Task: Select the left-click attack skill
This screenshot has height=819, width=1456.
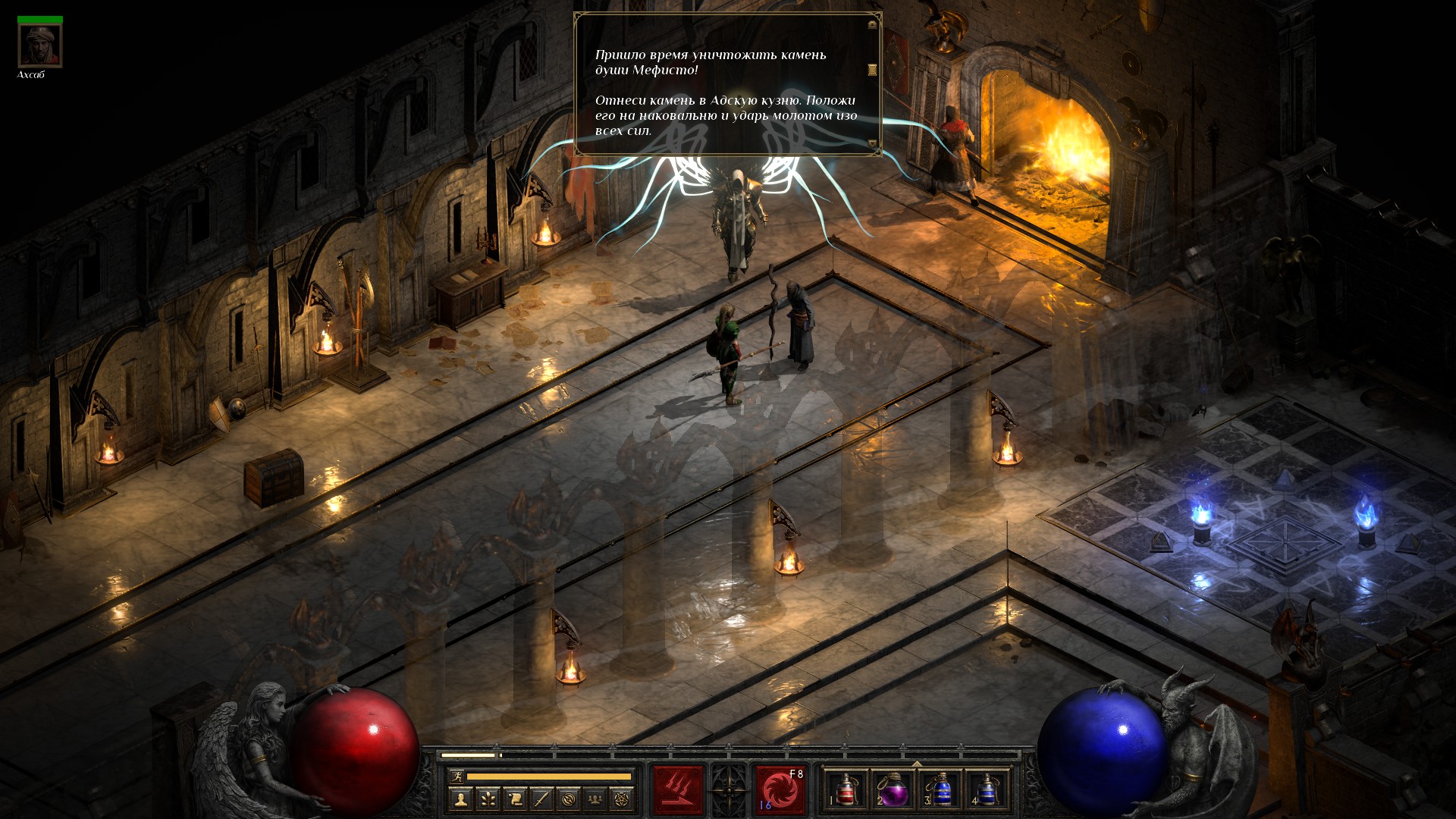Action: [x=678, y=790]
